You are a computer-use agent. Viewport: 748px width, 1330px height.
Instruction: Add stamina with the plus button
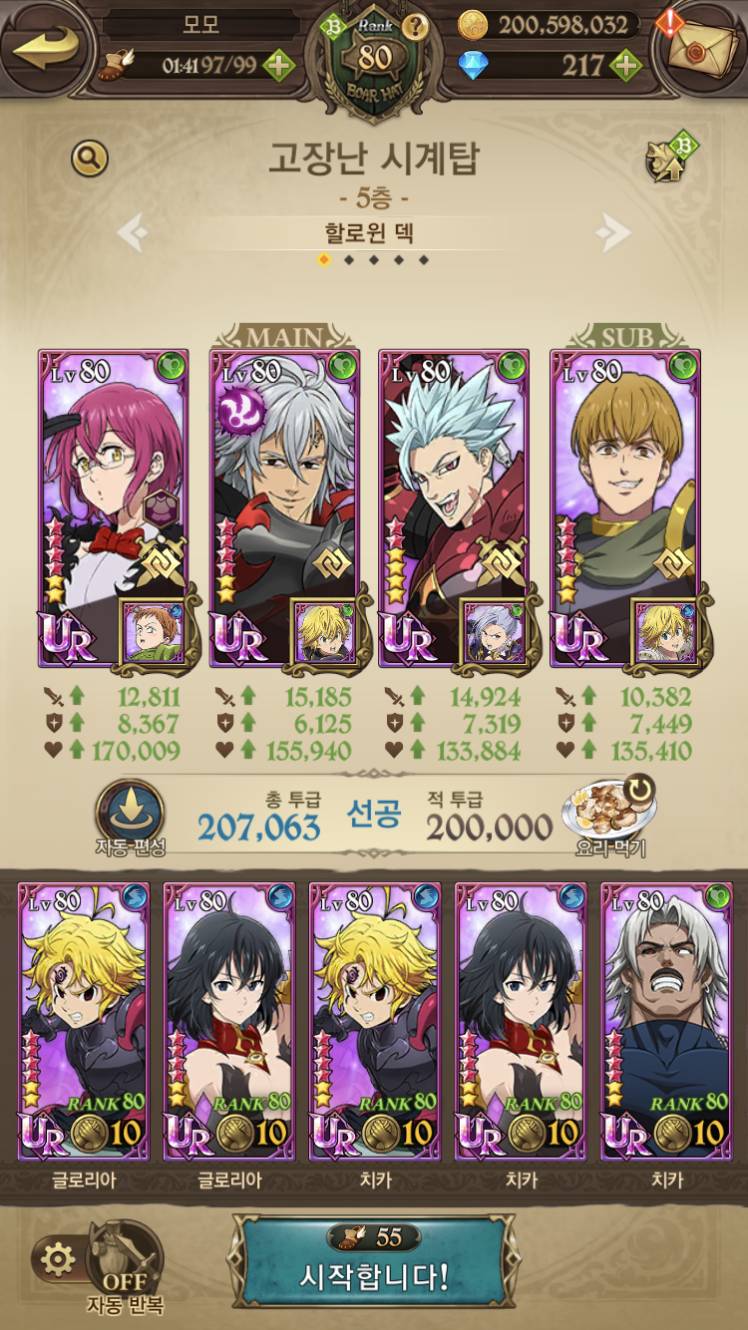278,66
